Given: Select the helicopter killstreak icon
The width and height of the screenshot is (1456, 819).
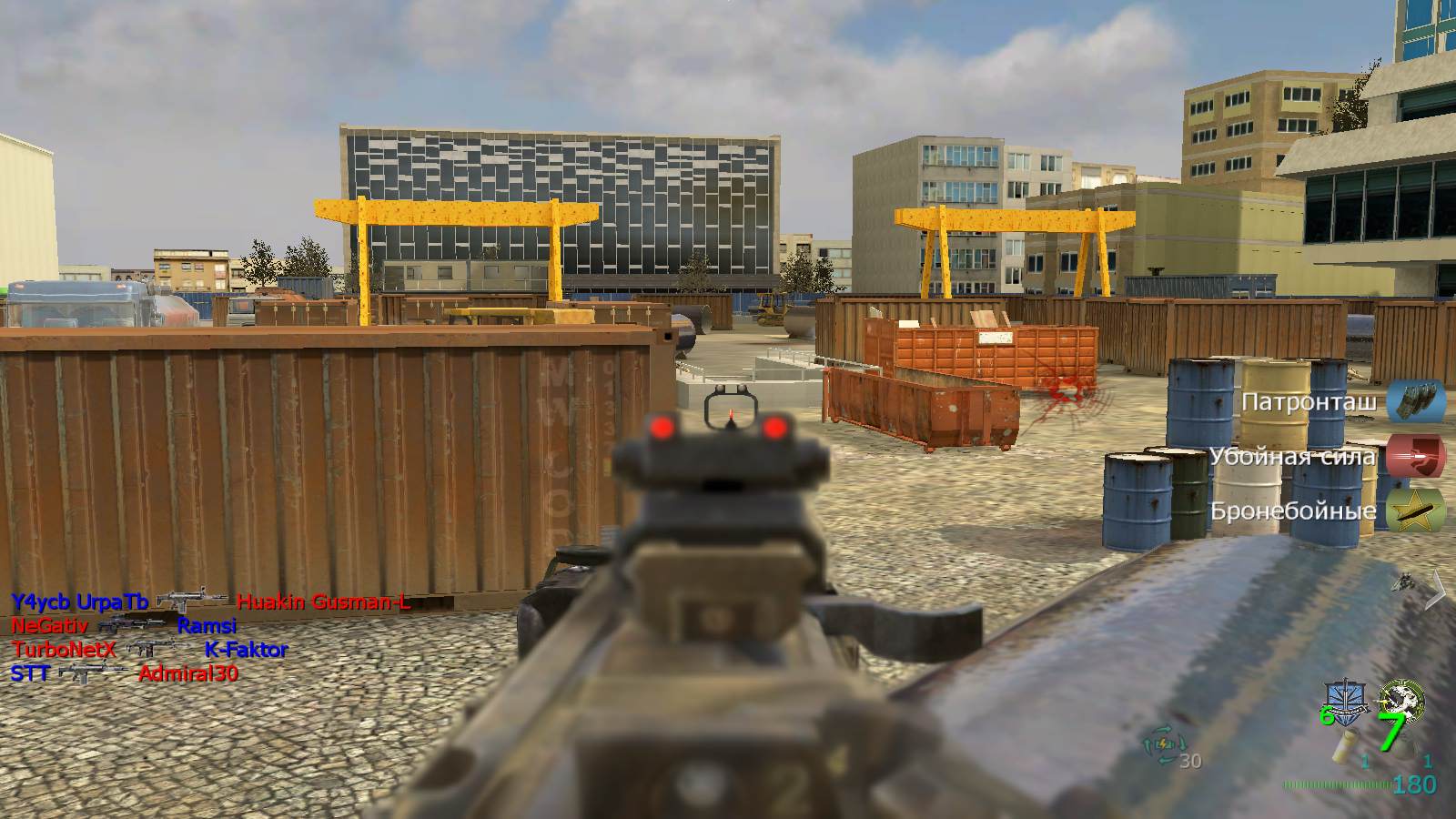Looking at the screenshot, I should pos(1404,581).
